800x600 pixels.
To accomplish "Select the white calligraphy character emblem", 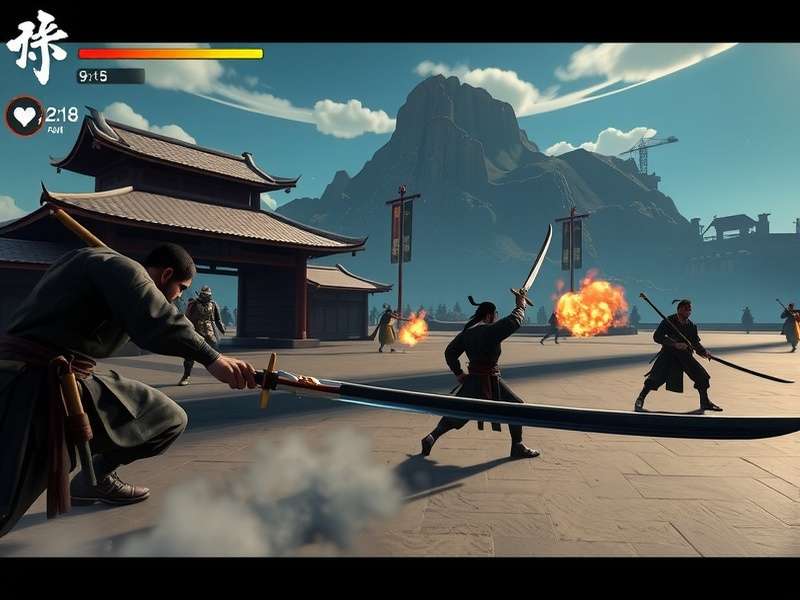I will pos(37,46).
